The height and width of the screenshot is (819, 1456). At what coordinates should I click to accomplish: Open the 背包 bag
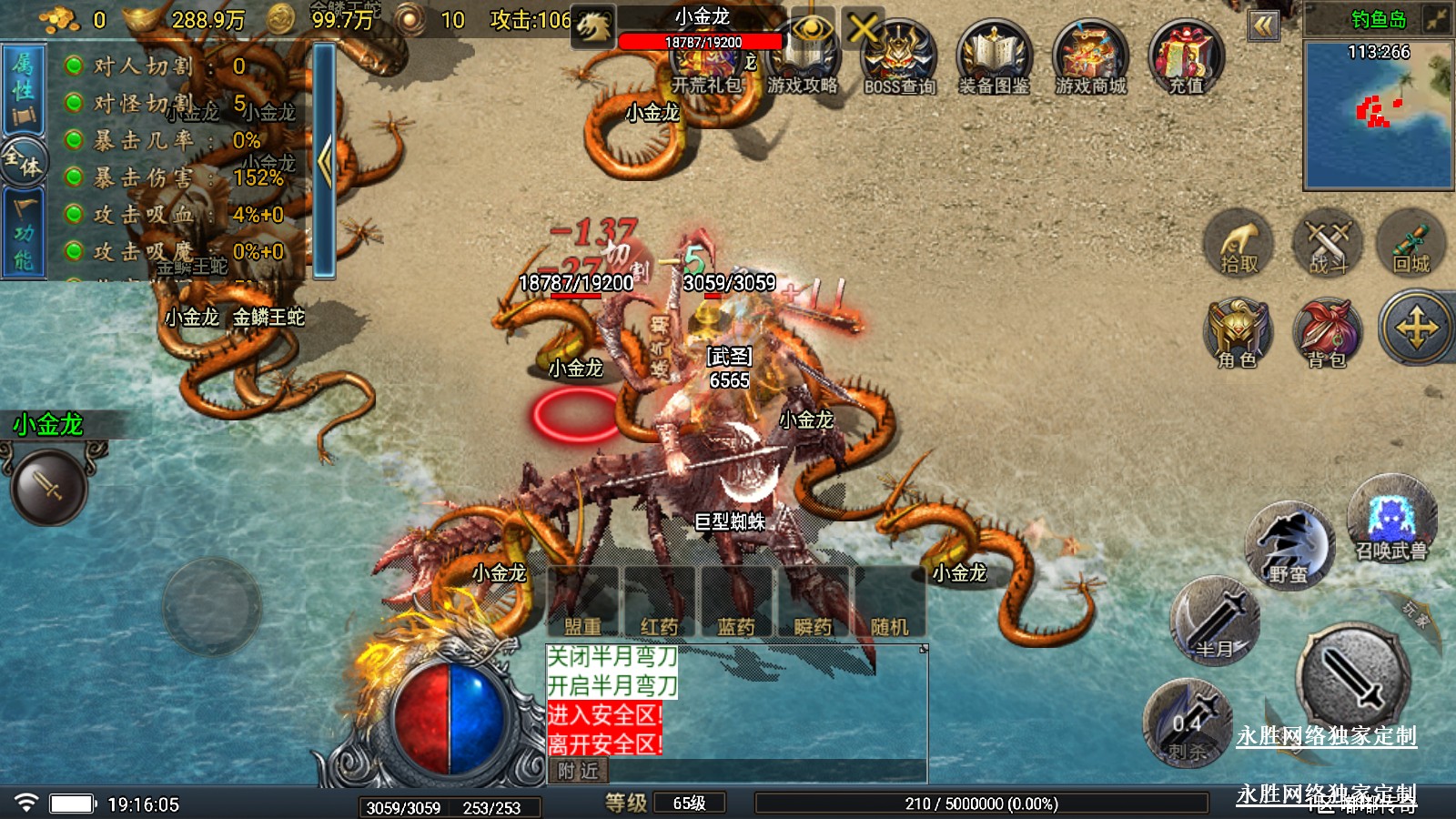pyautogui.click(x=1327, y=333)
